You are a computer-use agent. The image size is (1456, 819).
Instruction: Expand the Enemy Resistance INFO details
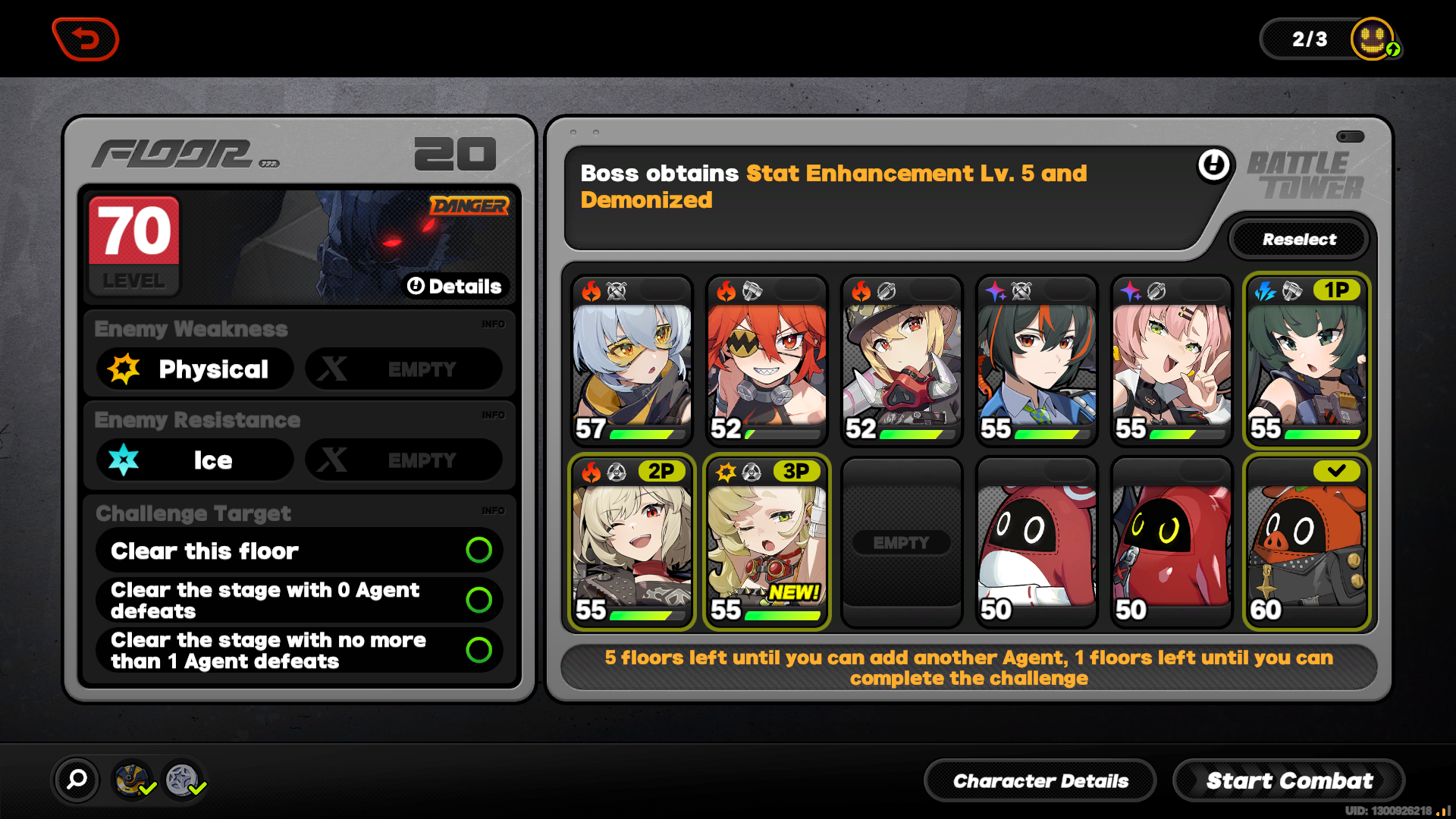(494, 415)
